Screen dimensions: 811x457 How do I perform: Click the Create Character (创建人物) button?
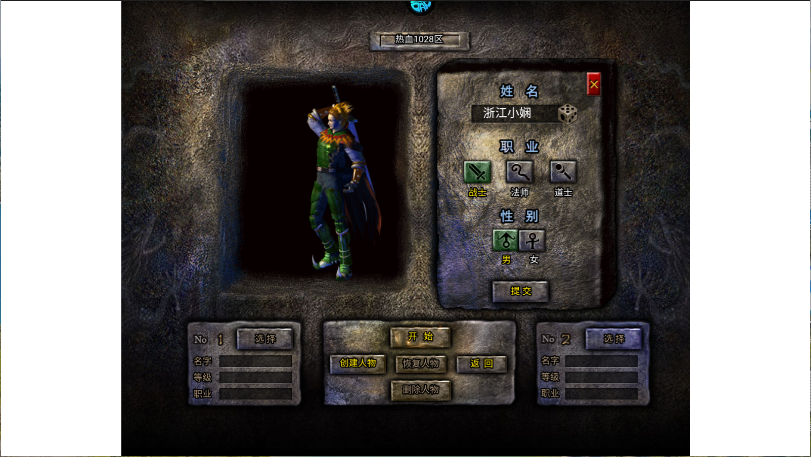358,363
